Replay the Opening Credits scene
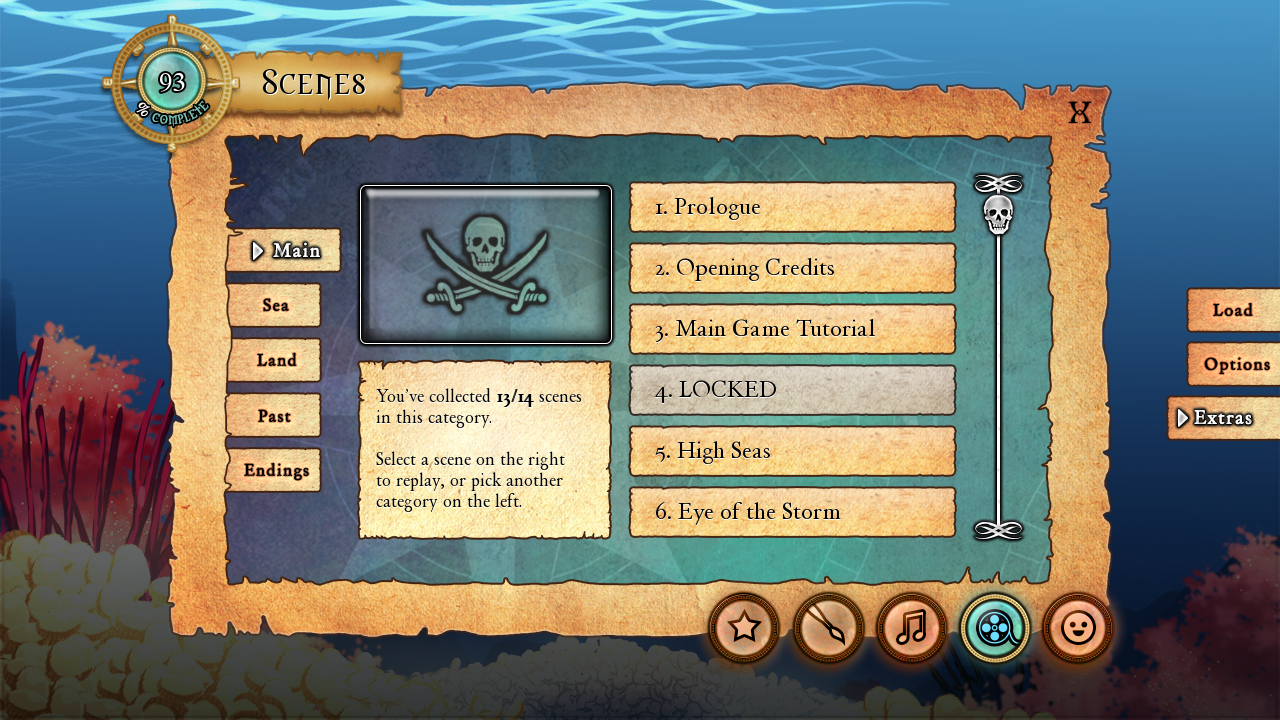Image resolution: width=1280 pixels, height=720 pixels. coord(792,268)
